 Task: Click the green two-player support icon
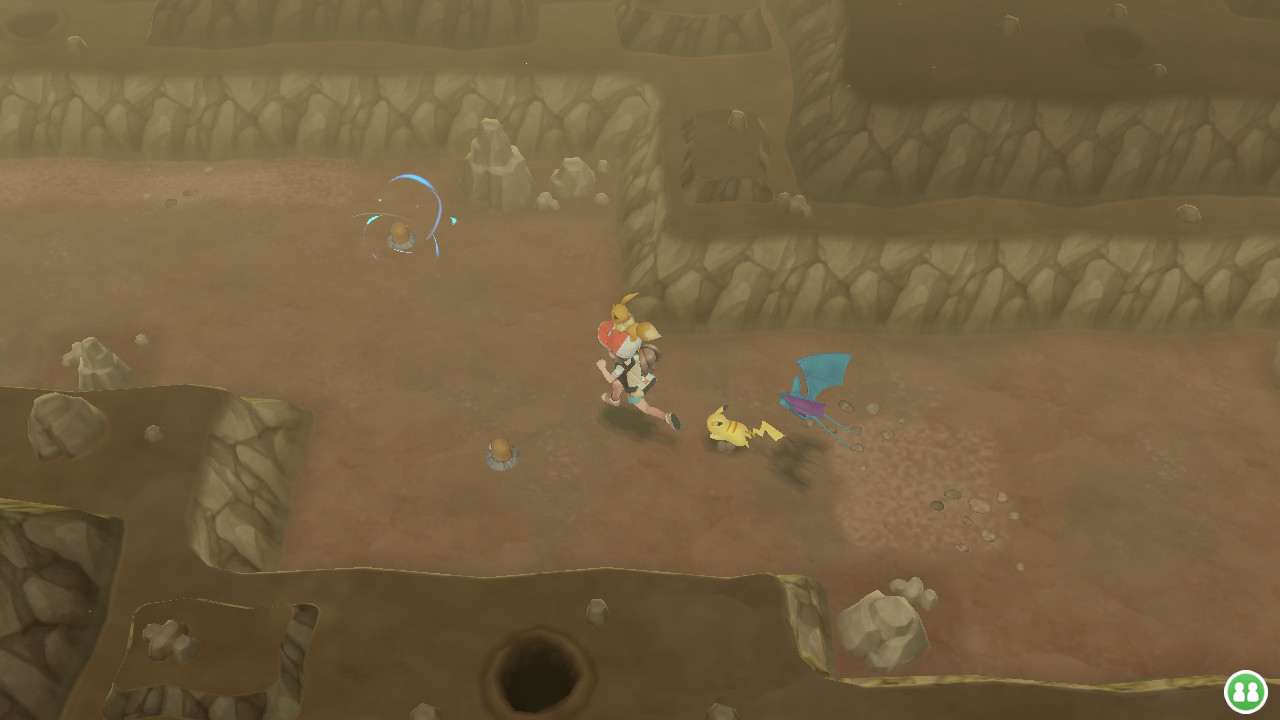pos(1245,691)
